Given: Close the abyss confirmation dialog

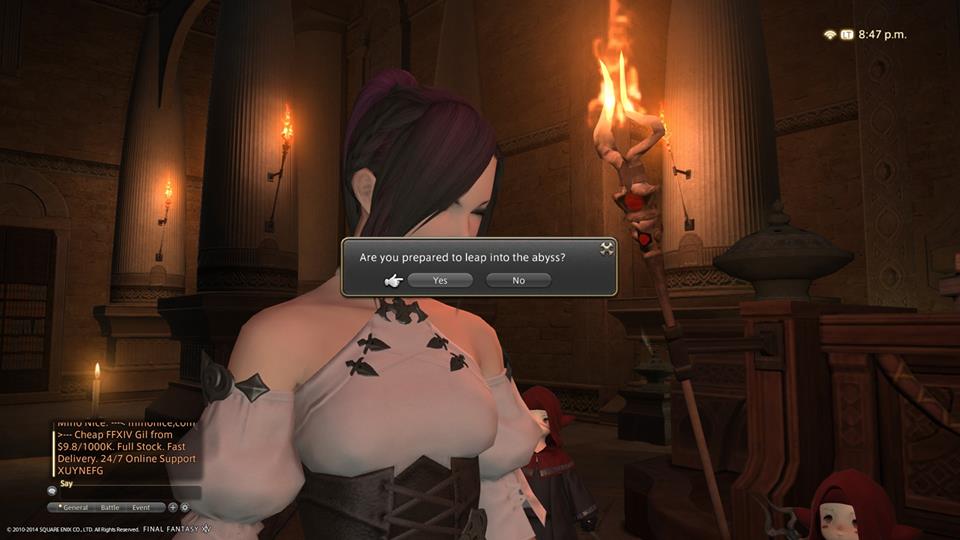Looking at the screenshot, I should click(606, 248).
